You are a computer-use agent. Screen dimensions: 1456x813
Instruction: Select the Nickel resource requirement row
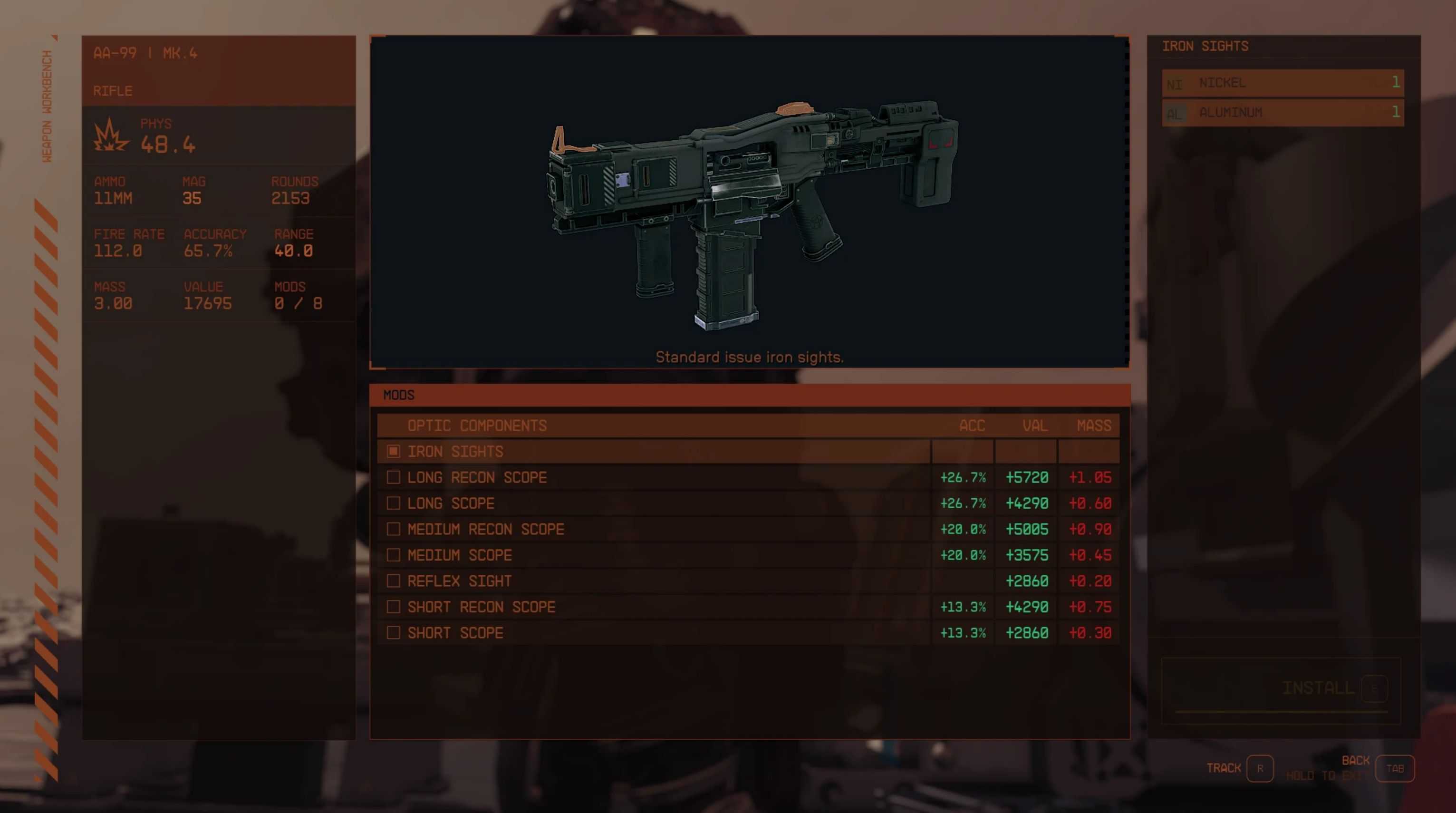tap(1282, 83)
